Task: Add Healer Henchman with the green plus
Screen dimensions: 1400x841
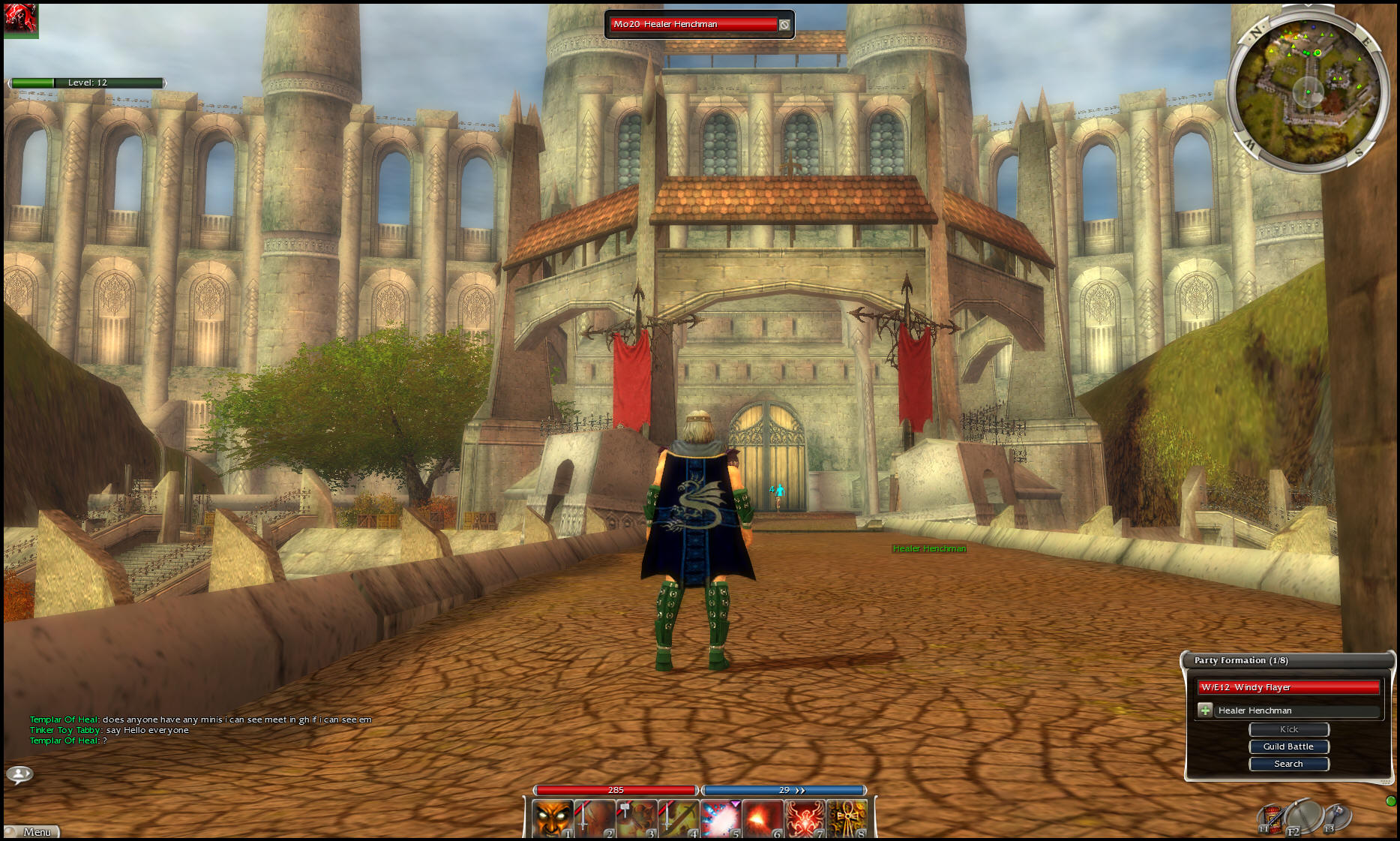Action: [x=1205, y=710]
